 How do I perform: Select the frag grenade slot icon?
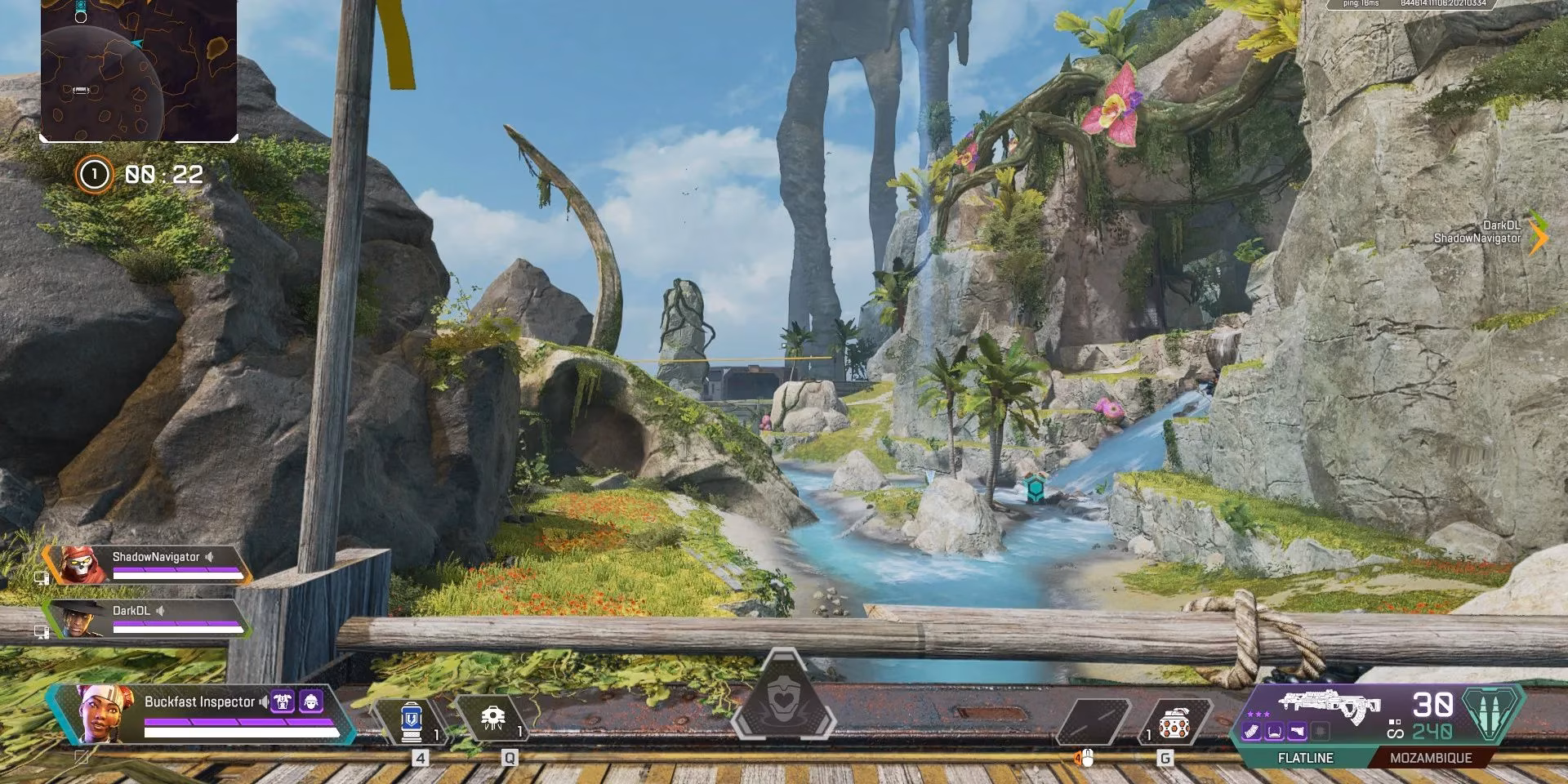point(1174,723)
